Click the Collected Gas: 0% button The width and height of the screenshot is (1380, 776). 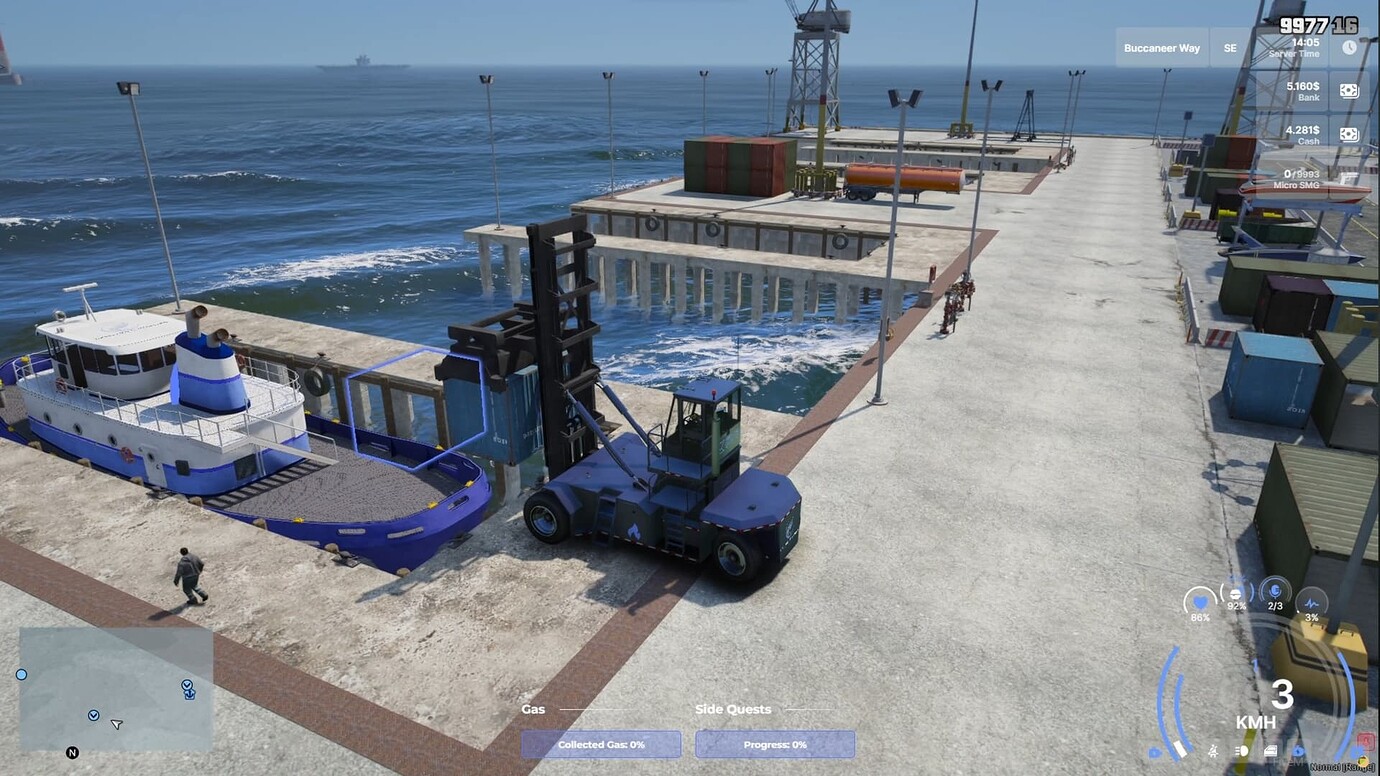(600, 744)
